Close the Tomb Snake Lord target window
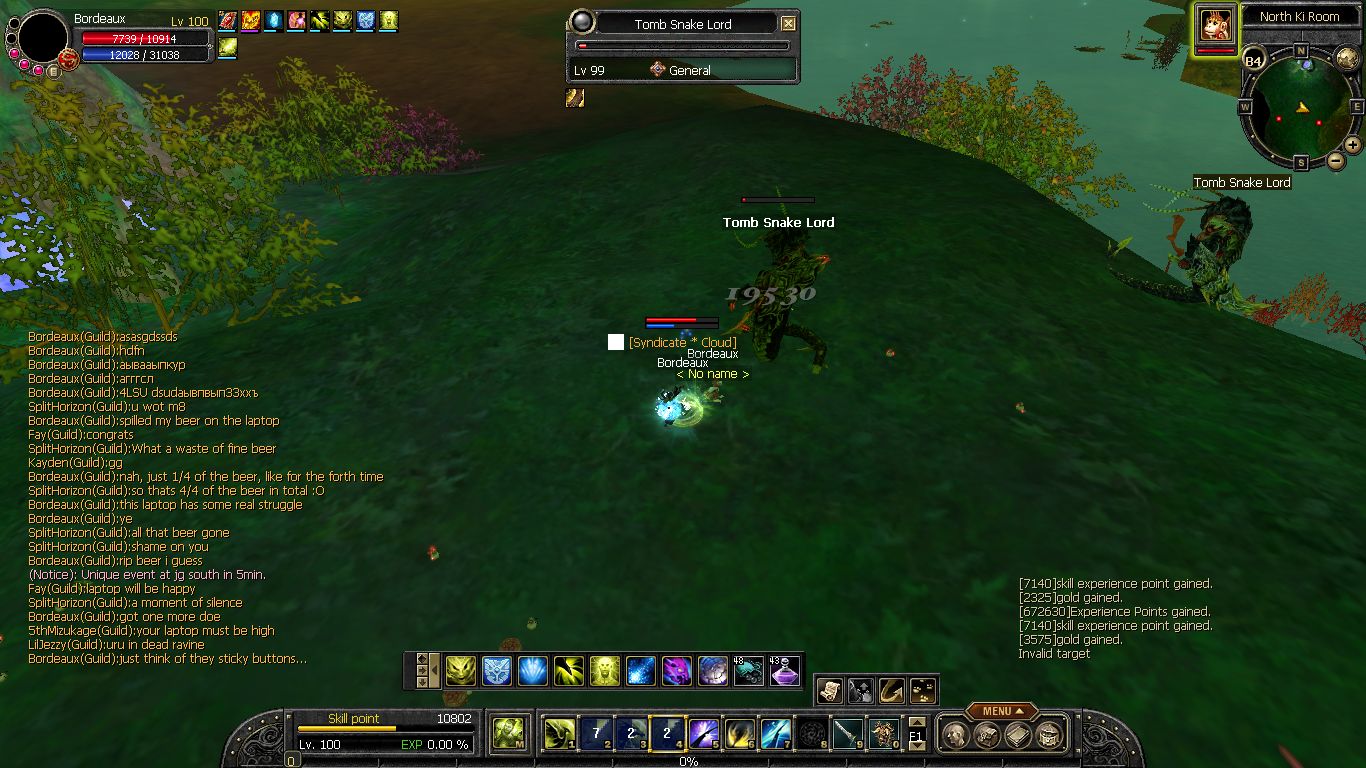This screenshot has width=1366, height=768. (789, 24)
